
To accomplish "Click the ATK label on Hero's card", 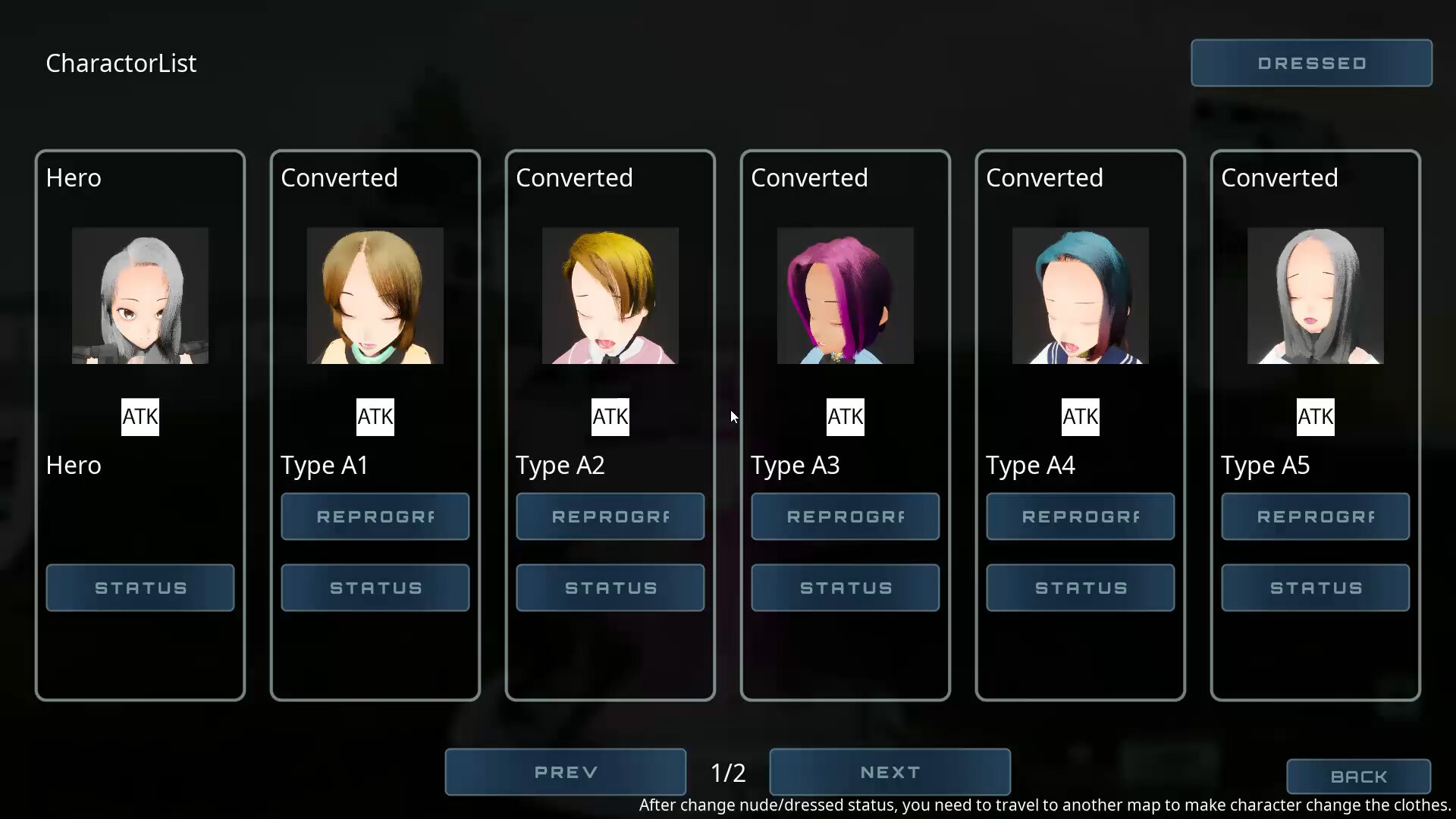I will click(x=140, y=416).
